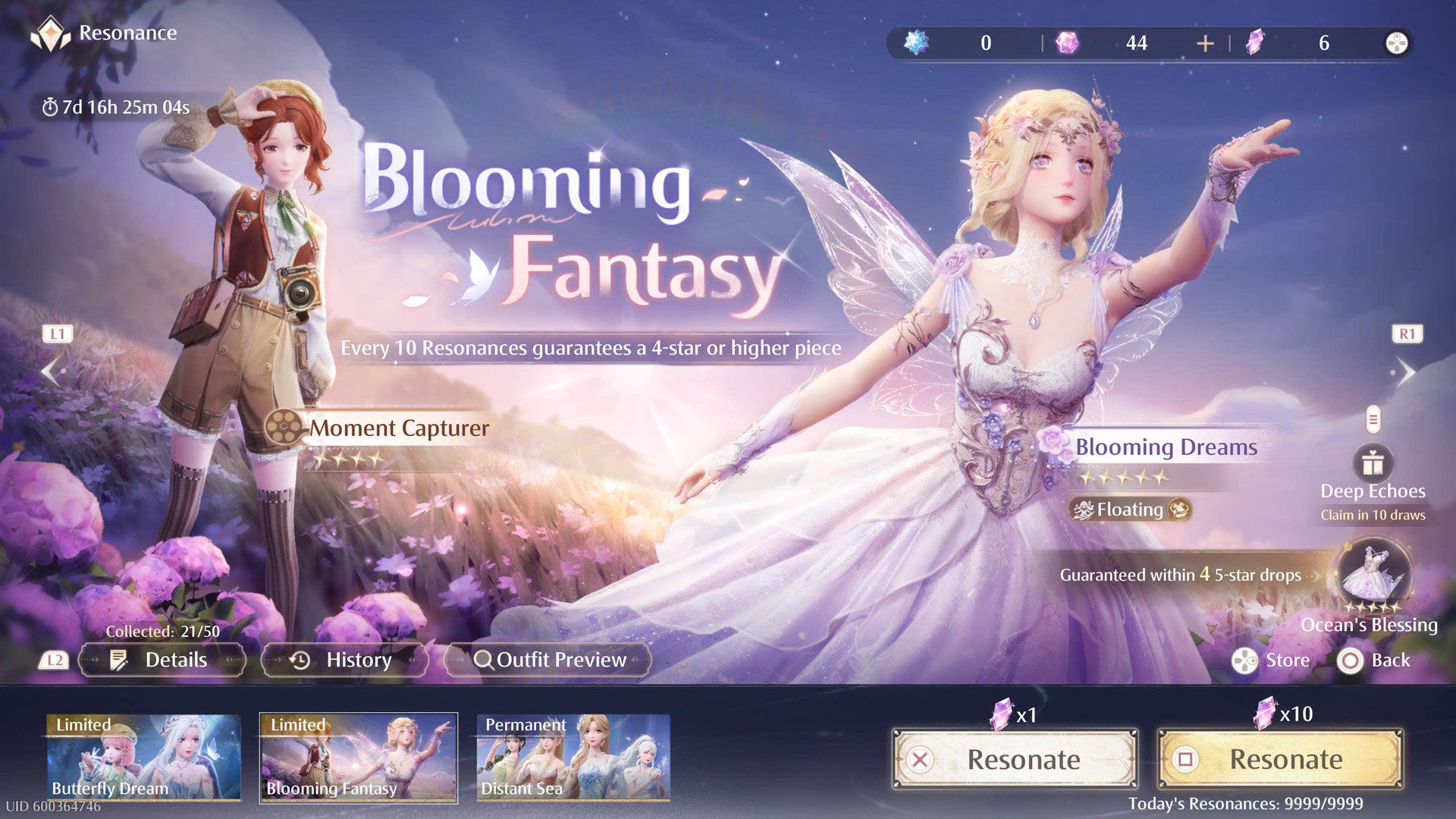The width and height of the screenshot is (1456, 819).
Task: Expand the right arrow to next banner
Action: click(1408, 371)
